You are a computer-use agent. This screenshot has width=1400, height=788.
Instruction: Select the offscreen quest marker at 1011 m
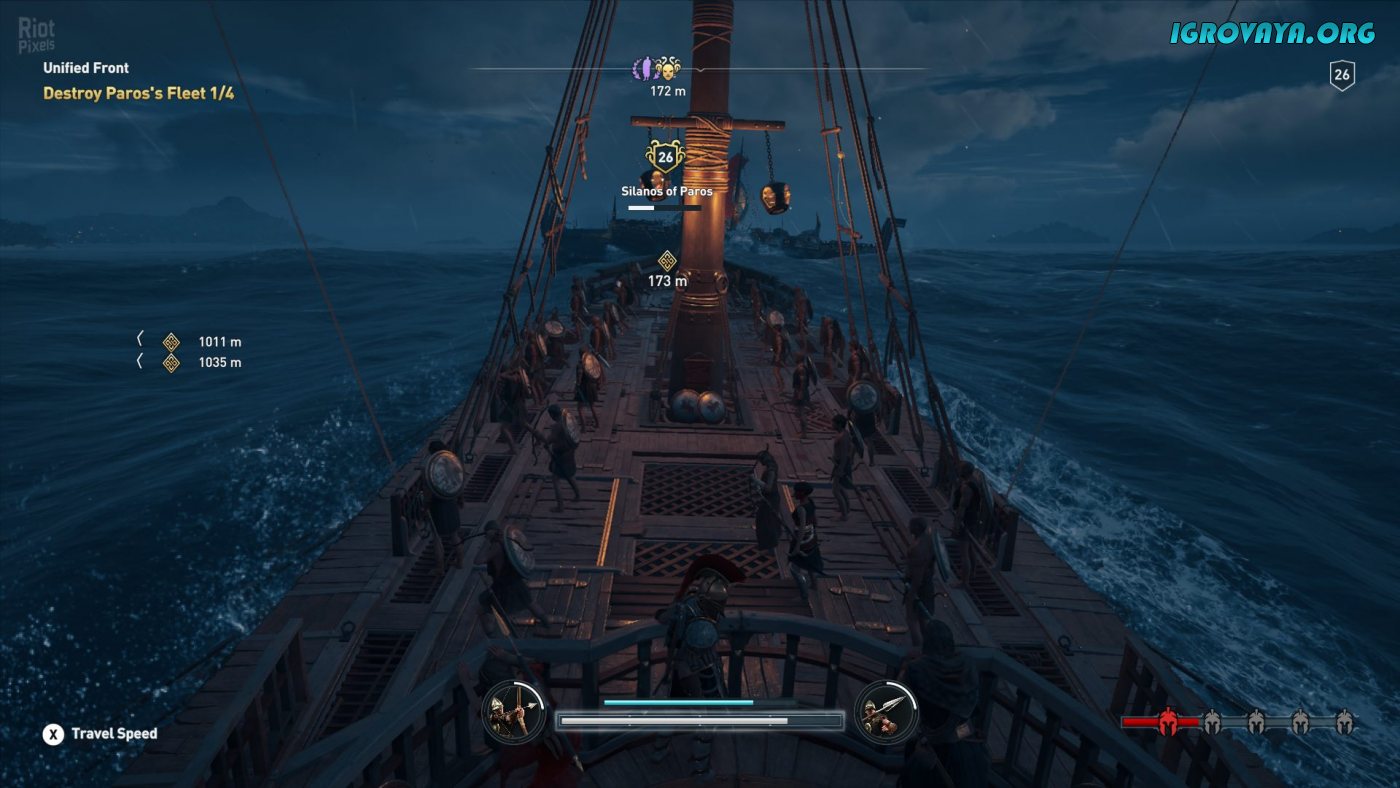coord(171,342)
